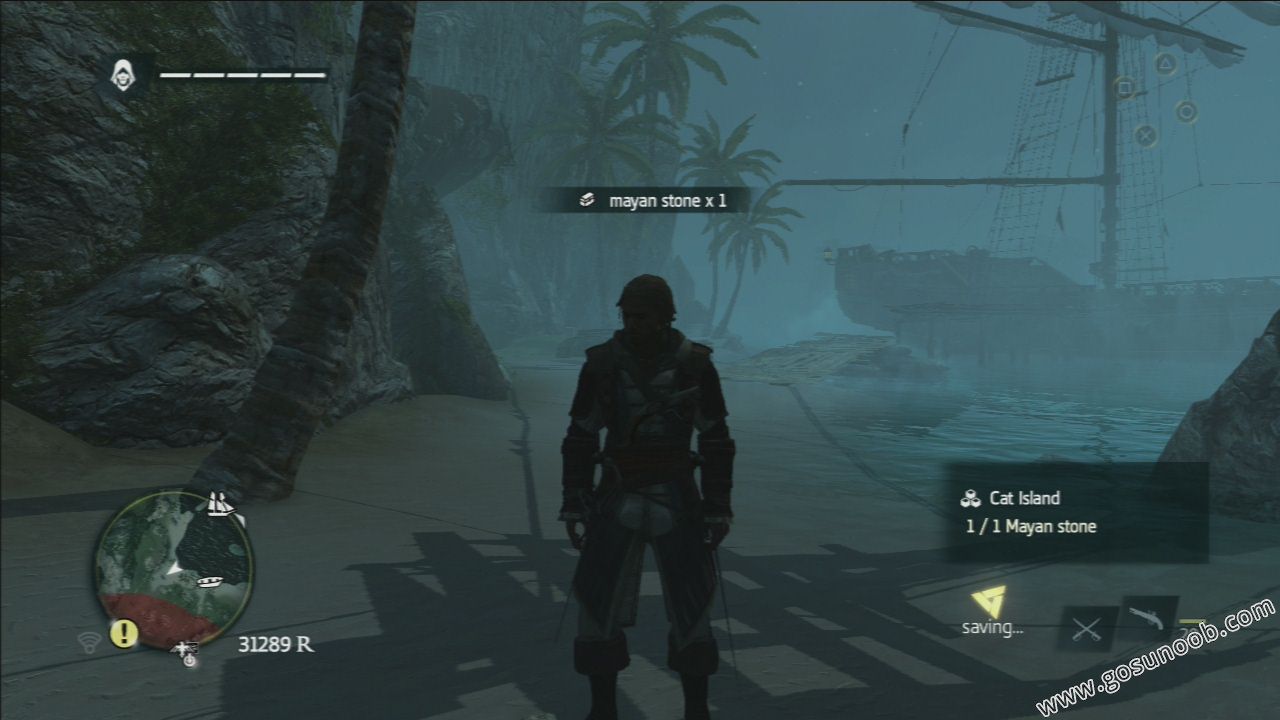Click the hooded assassin icon
The height and width of the screenshot is (720, 1280).
click(123, 74)
